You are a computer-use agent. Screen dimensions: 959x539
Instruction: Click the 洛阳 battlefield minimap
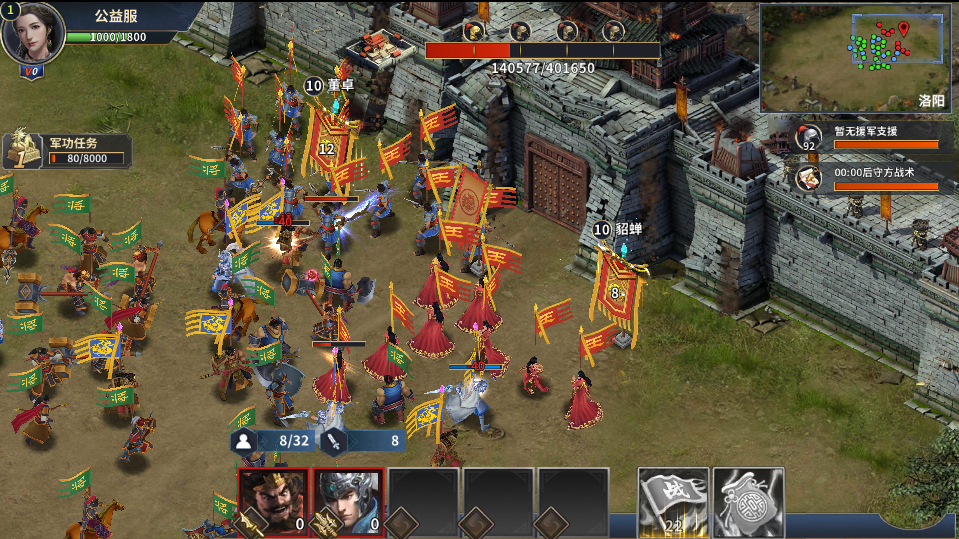point(854,58)
